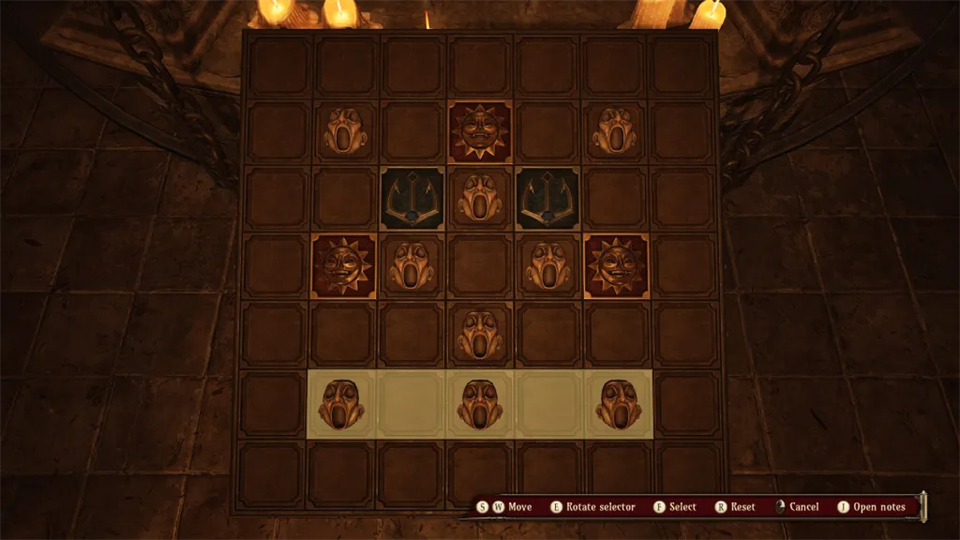This screenshot has width=960, height=540.
Task: Select the right trident tile
Action: 548,198
